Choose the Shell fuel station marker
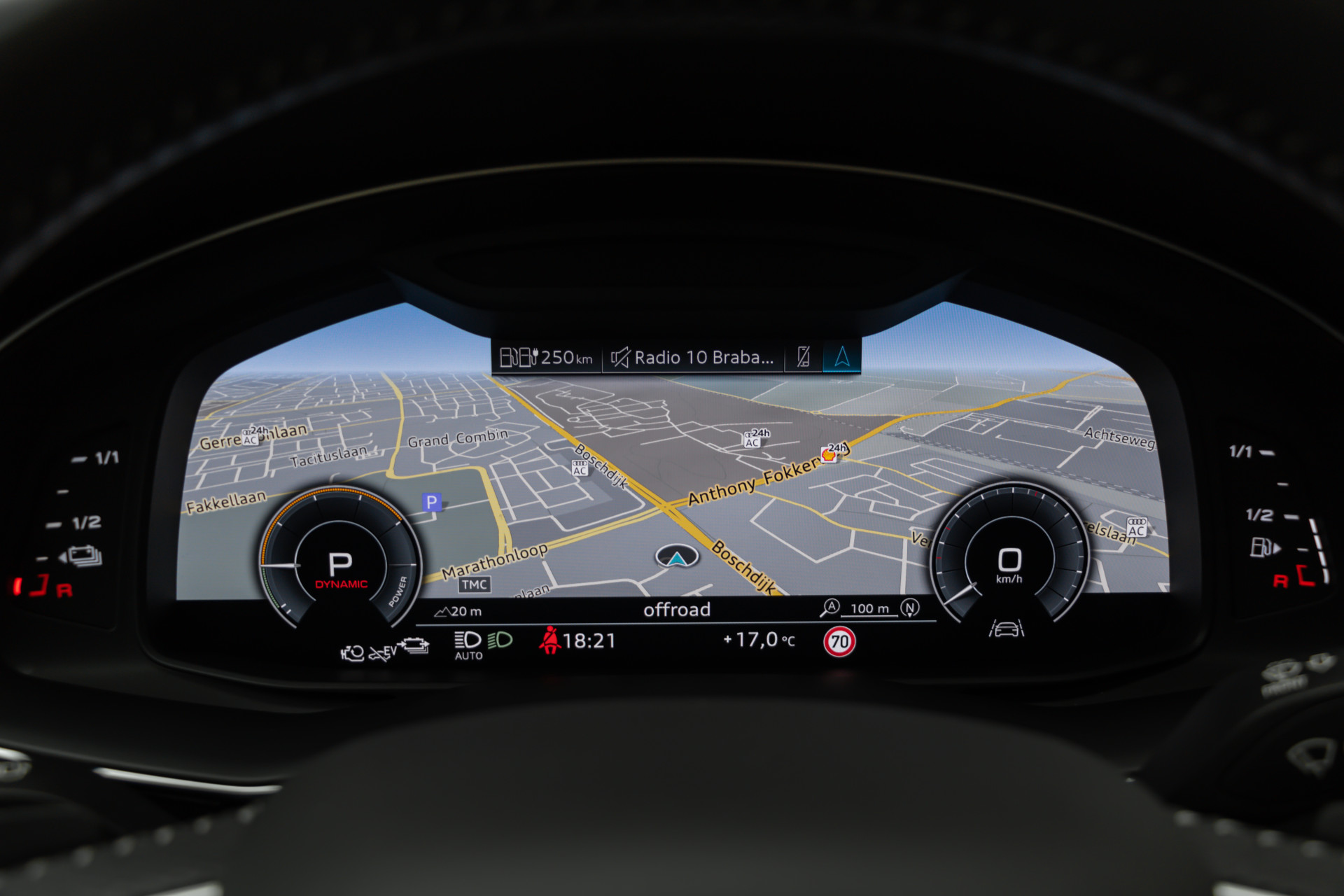 tap(829, 454)
